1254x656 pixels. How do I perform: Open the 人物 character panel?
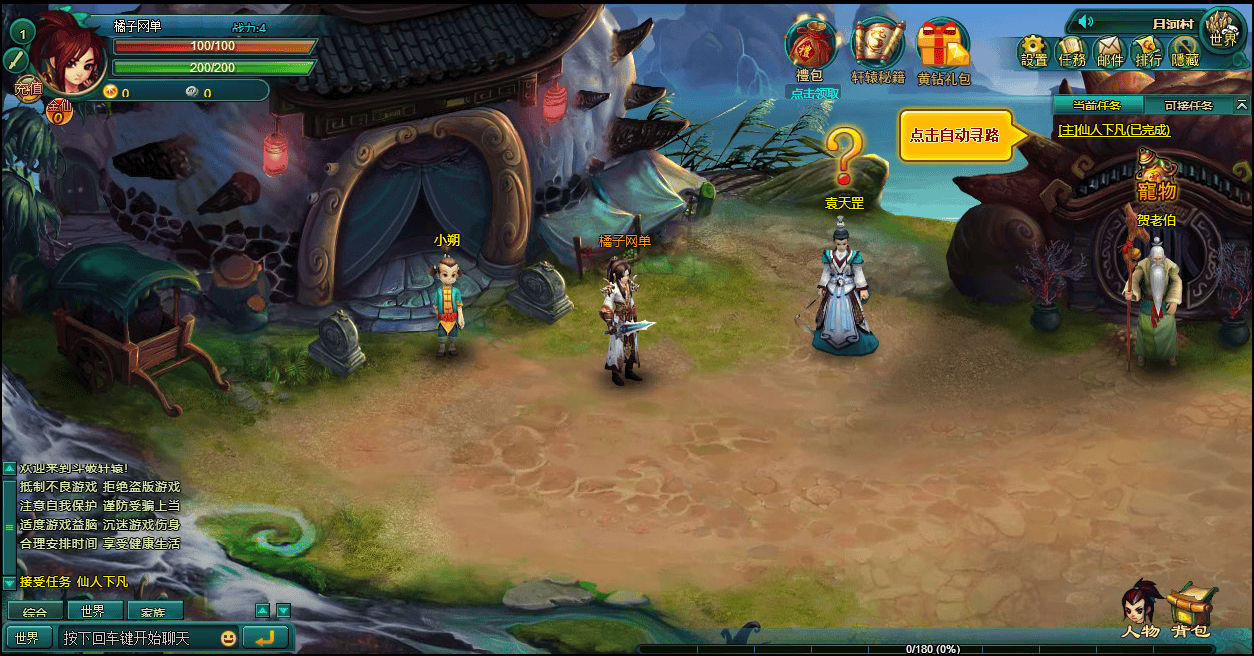point(1140,610)
